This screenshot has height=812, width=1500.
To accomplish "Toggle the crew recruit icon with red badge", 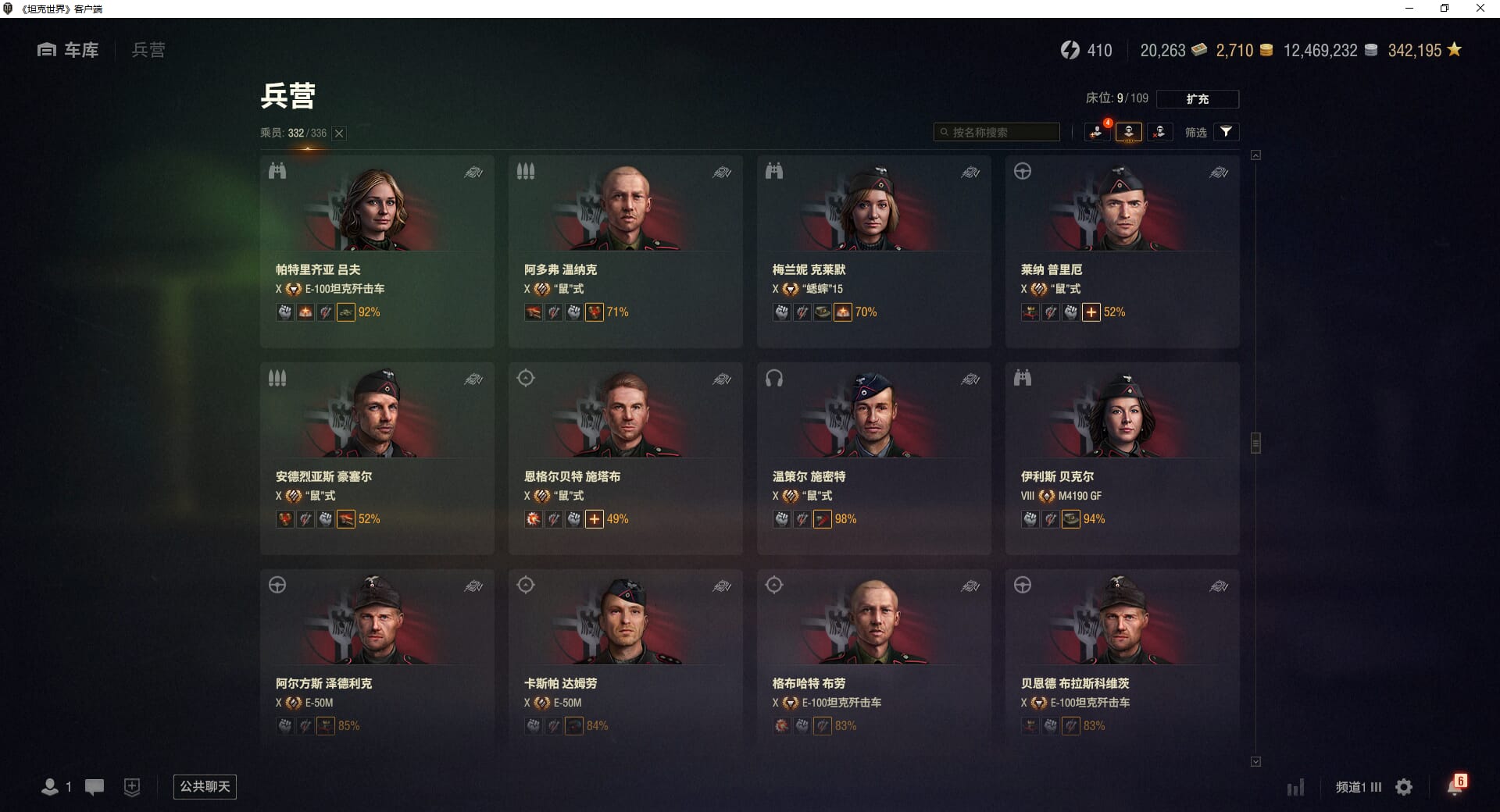I will click(x=1097, y=132).
